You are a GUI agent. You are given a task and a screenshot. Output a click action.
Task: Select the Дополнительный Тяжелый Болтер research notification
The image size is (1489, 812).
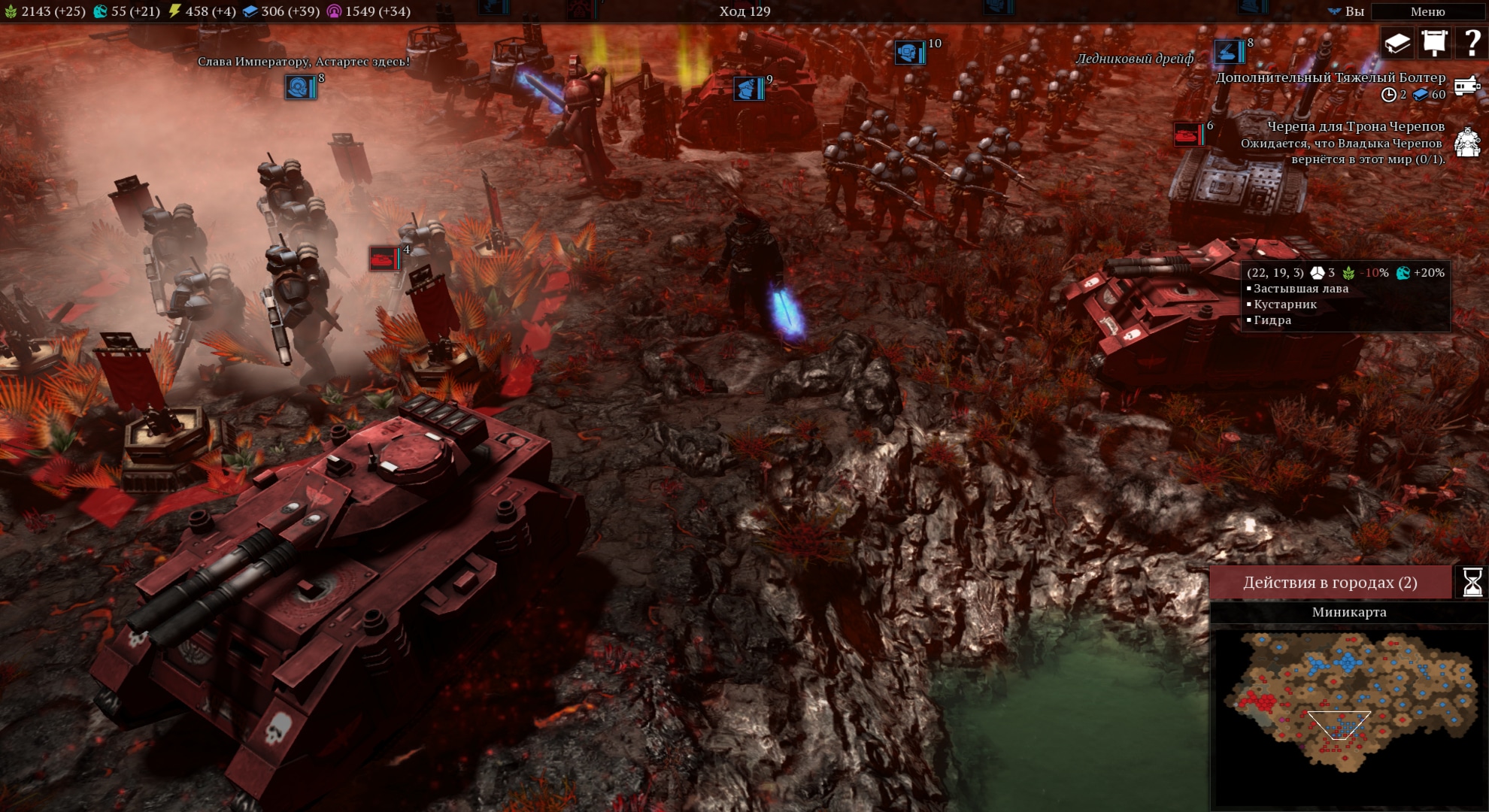click(1330, 78)
